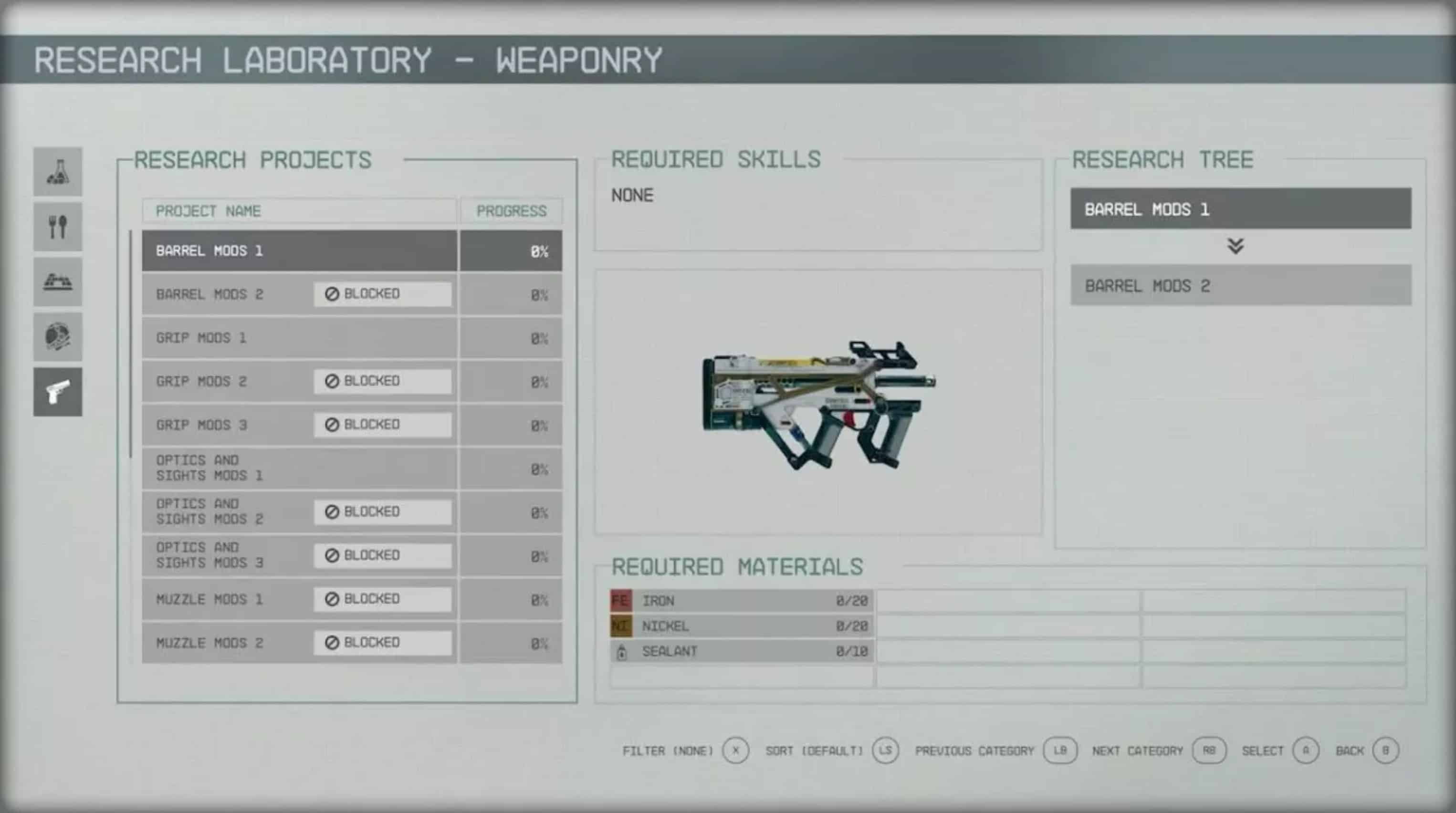Select the Barrel Mods 1 research project
The image size is (1456, 813).
(300, 251)
